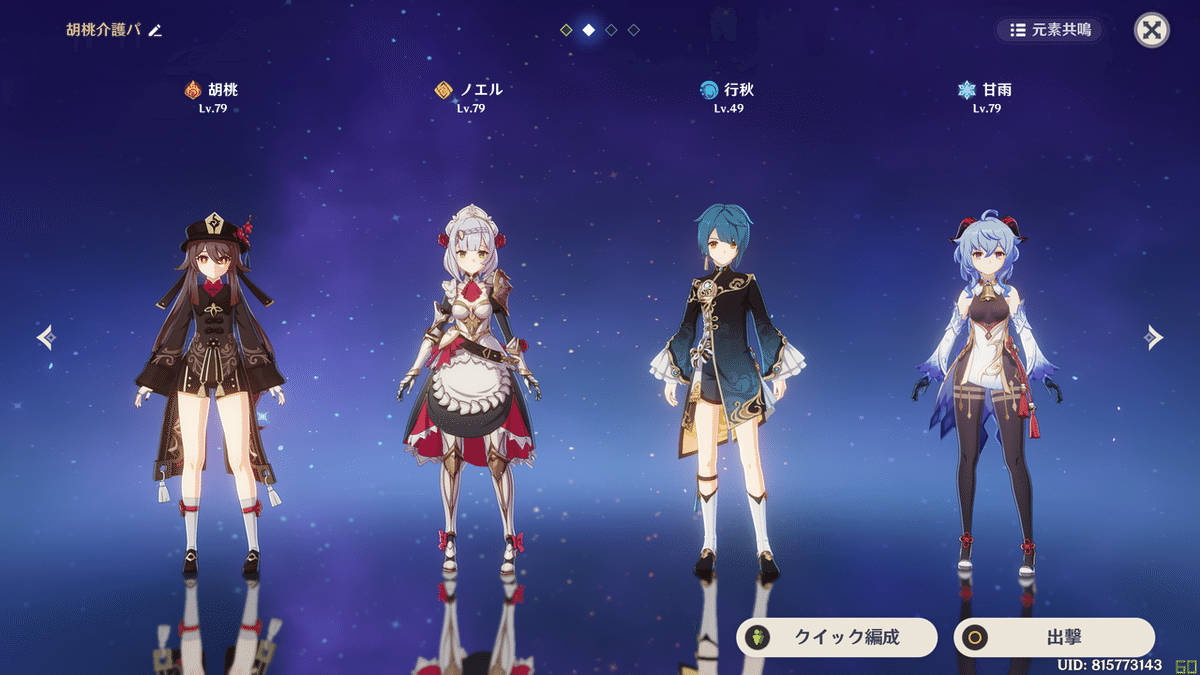Switch to the third party page dot
Screen dimensions: 1200x675
tap(611, 30)
